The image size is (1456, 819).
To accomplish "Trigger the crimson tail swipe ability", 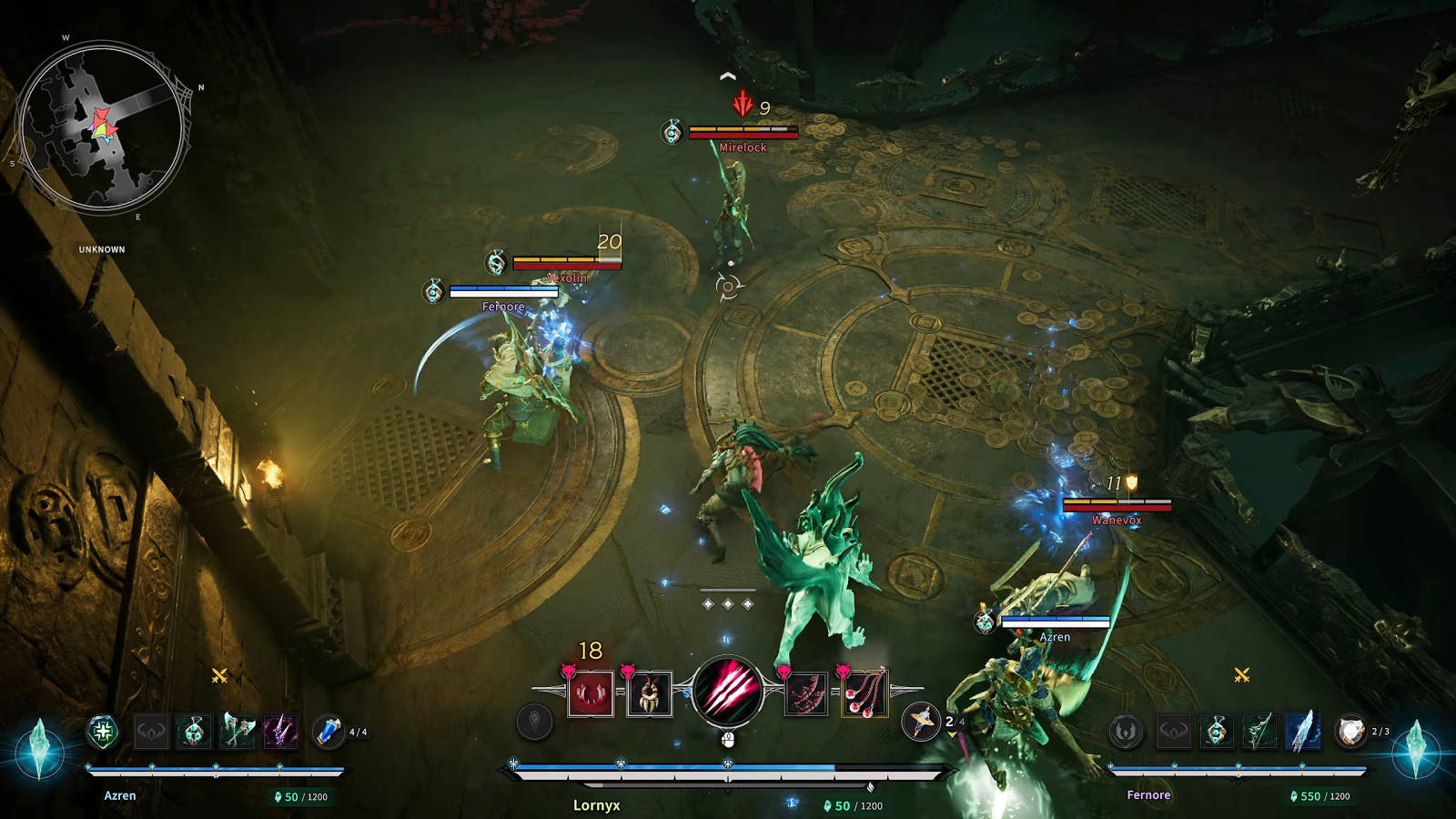I will pyautogui.click(x=805, y=694).
